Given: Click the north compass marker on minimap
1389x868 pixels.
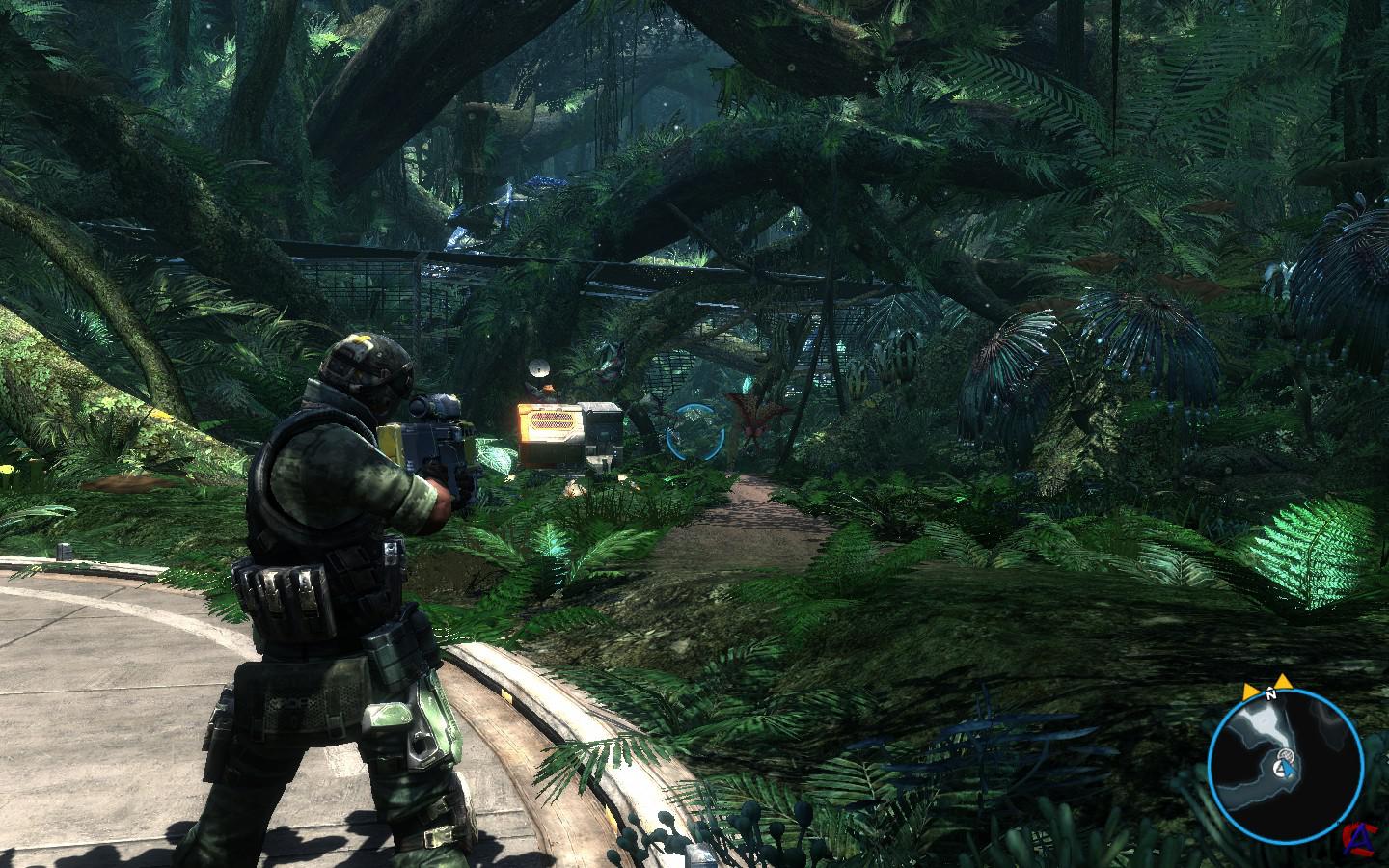Looking at the screenshot, I should tap(1271, 692).
